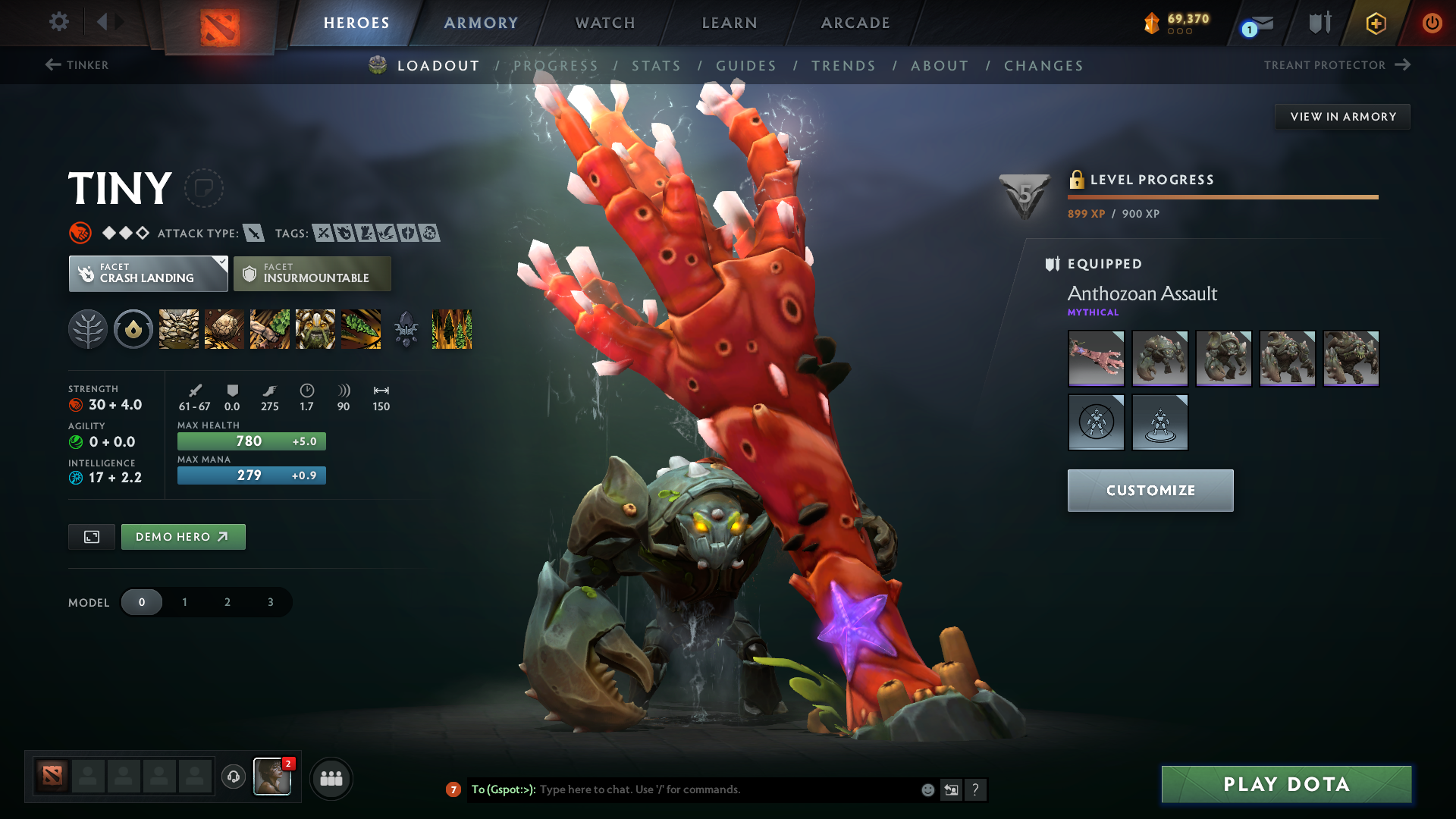Open the settings gear menu
This screenshot has height=819, width=1456.
(x=59, y=22)
